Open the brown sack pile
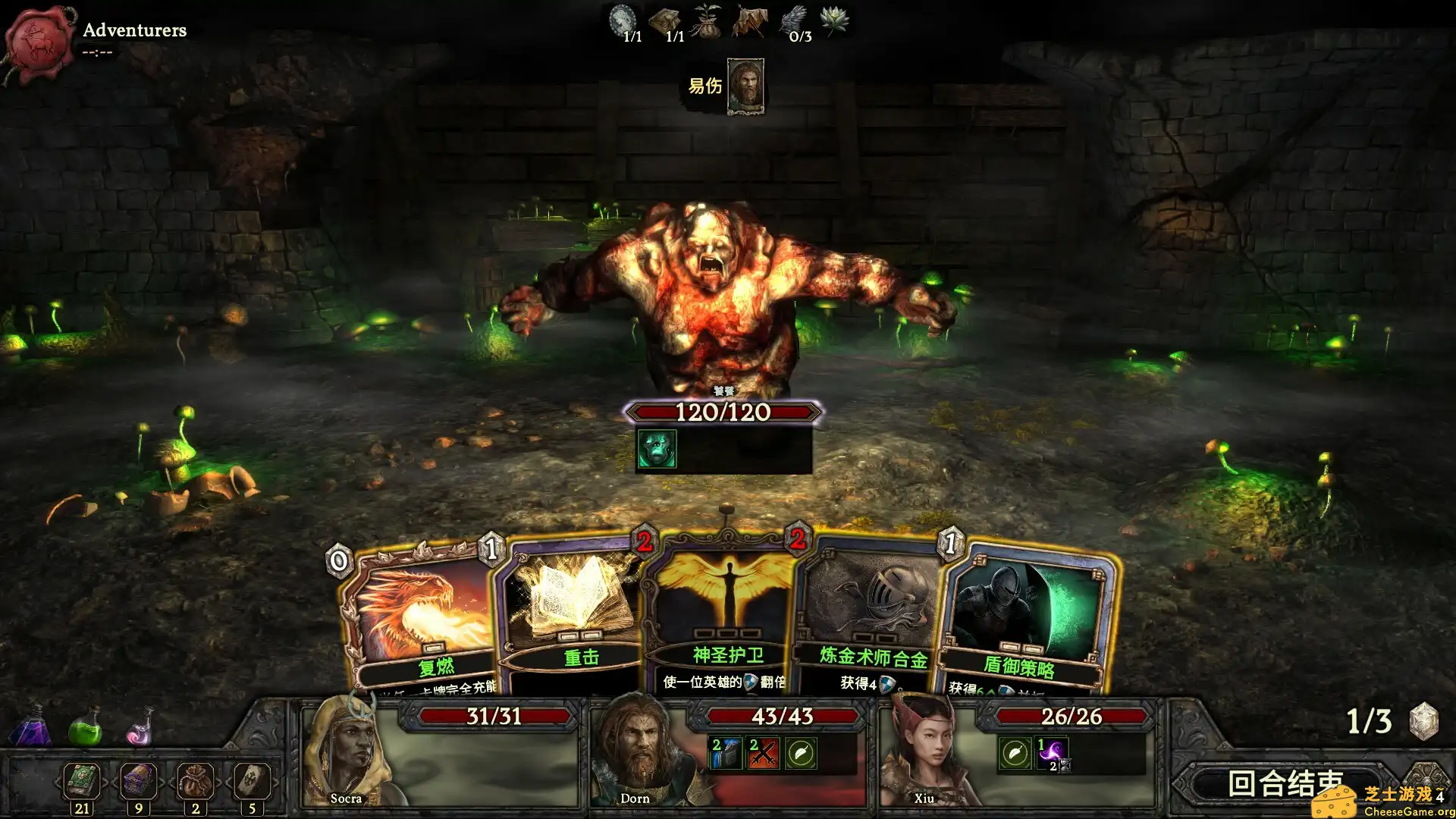This screenshot has width=1456, height=819. pyautogui.click(x=195, y=780)
